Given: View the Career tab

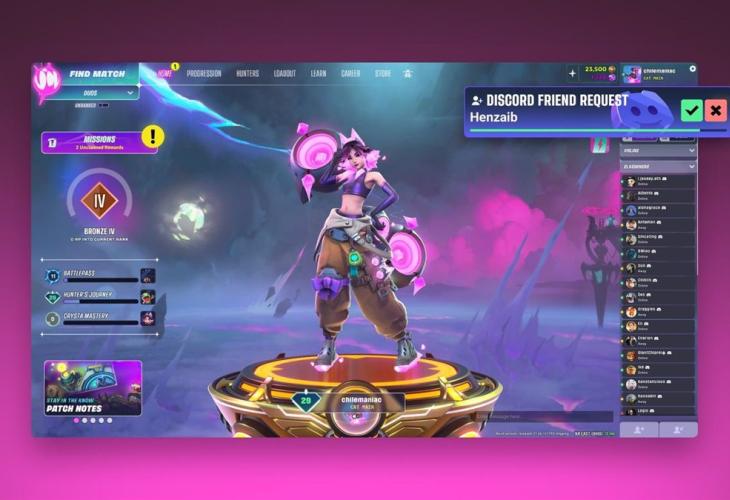Looking at the screenshot, I should (x=350, y=74).
